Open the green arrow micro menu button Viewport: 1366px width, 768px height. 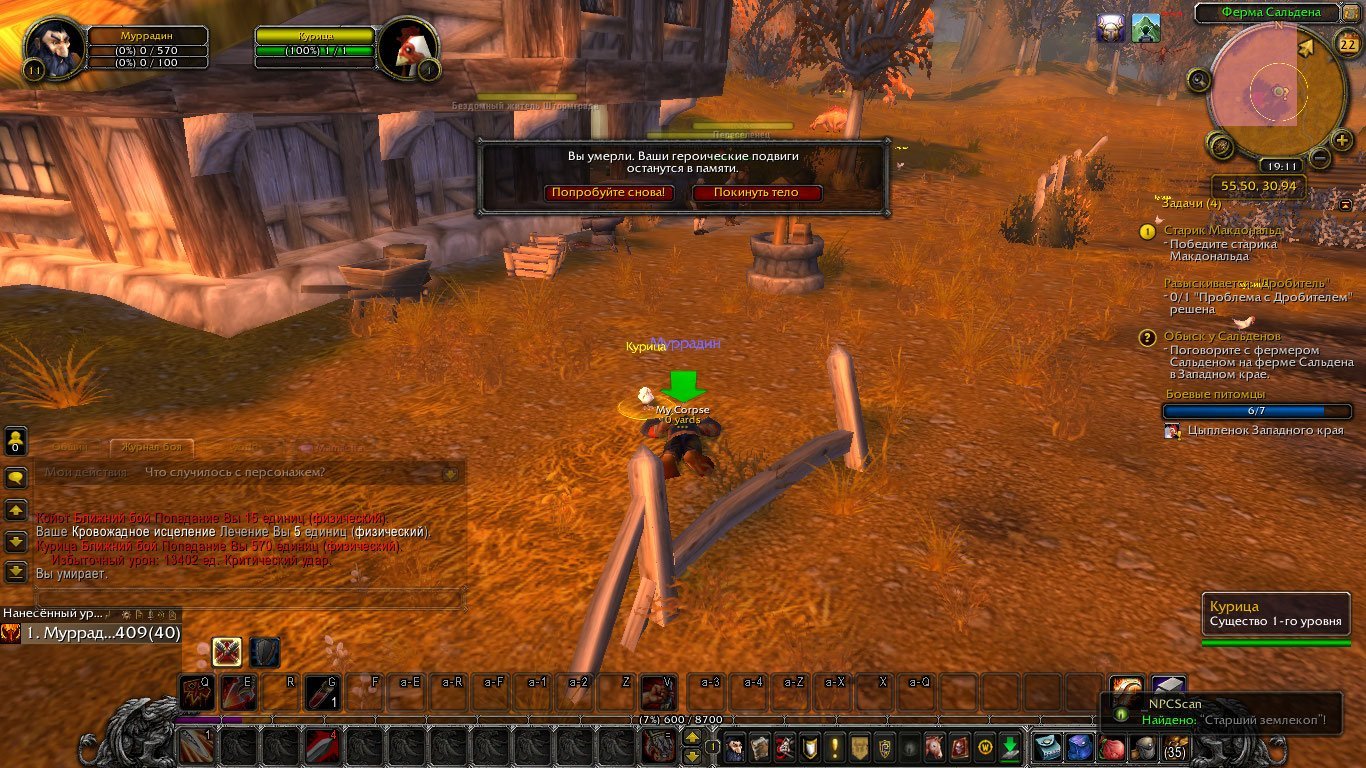tap(1010, 747)
